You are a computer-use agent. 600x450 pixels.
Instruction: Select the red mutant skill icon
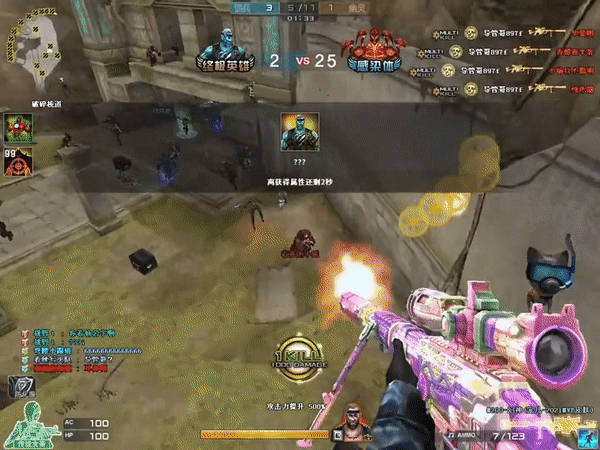tap(17, 127)
